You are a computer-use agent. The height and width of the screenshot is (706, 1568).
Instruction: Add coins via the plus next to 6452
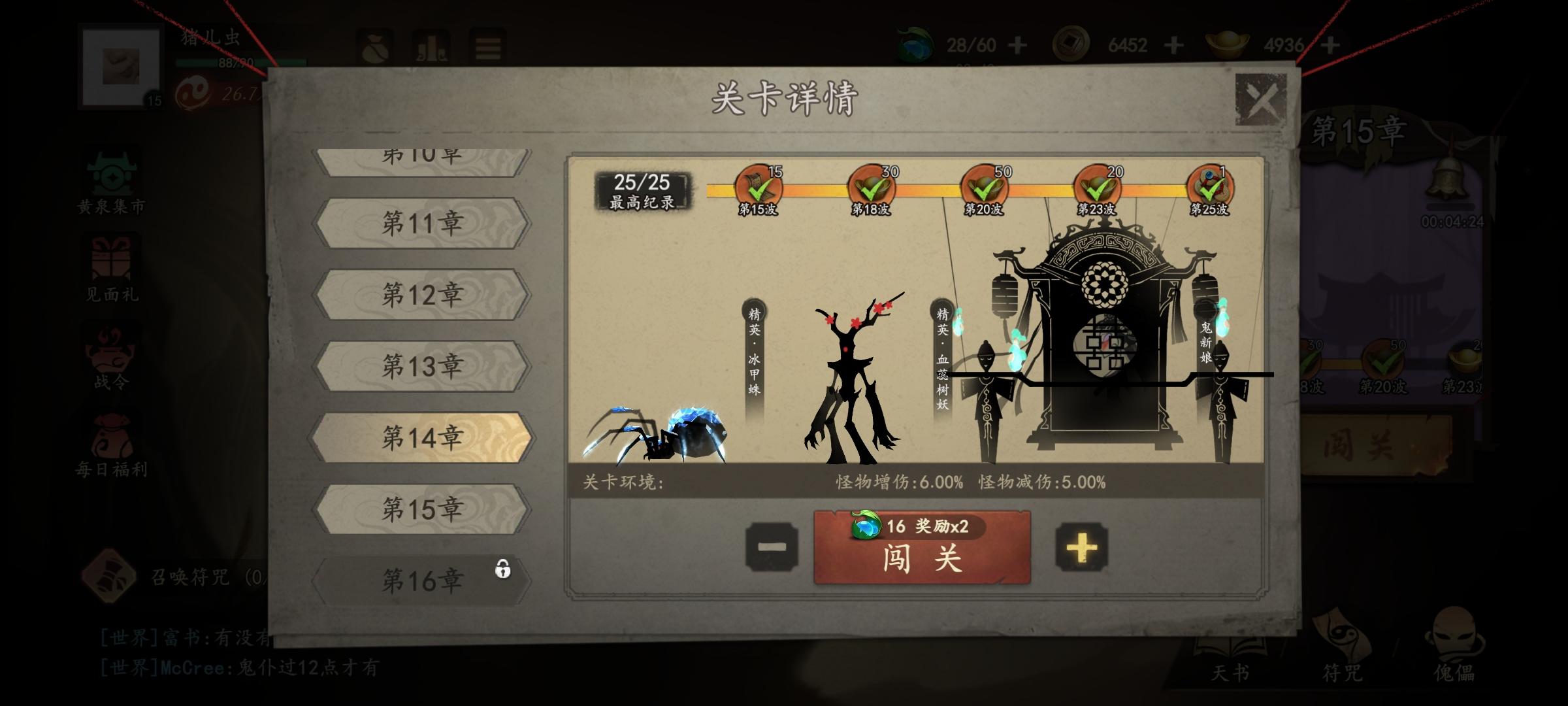[x=1173, y=46]
